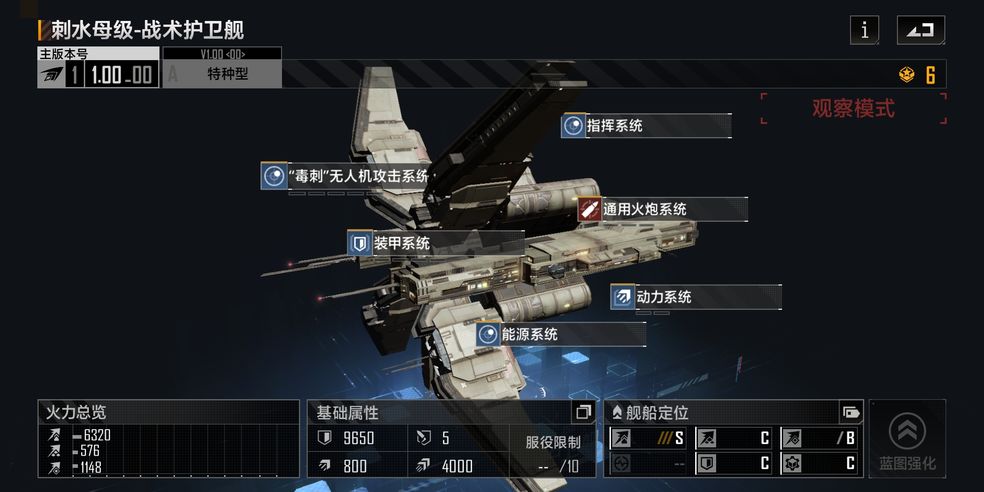
Task: Expand the 基础属性 panel details
Action: pyautogui.click(x=584, y=412)
